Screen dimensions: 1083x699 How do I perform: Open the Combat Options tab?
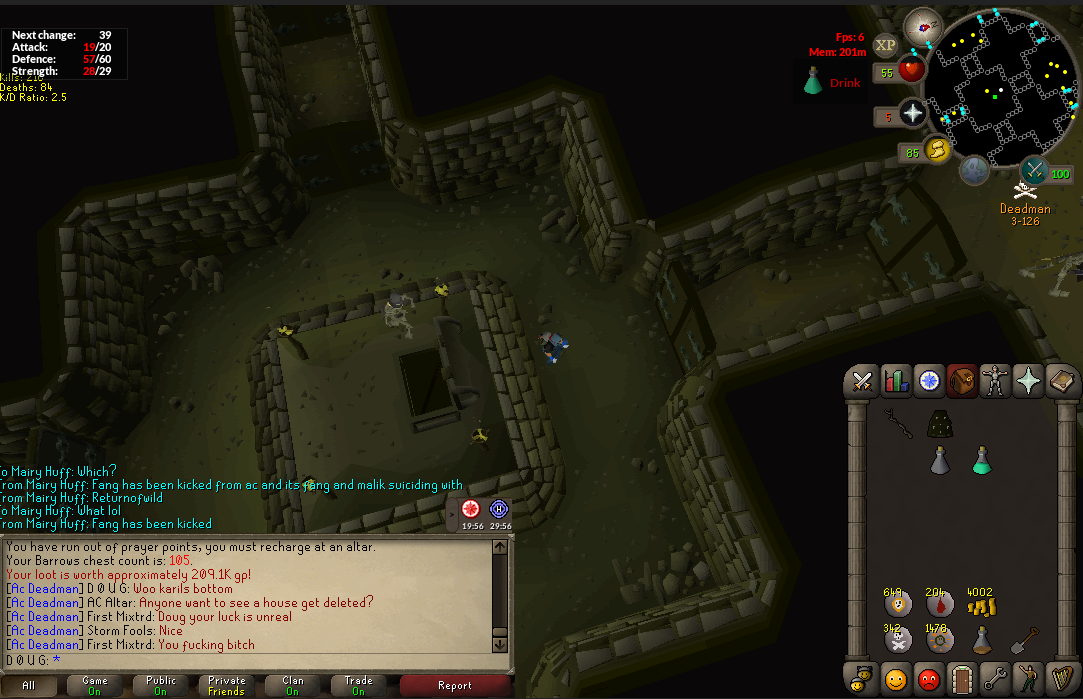(x=861, y=381)
